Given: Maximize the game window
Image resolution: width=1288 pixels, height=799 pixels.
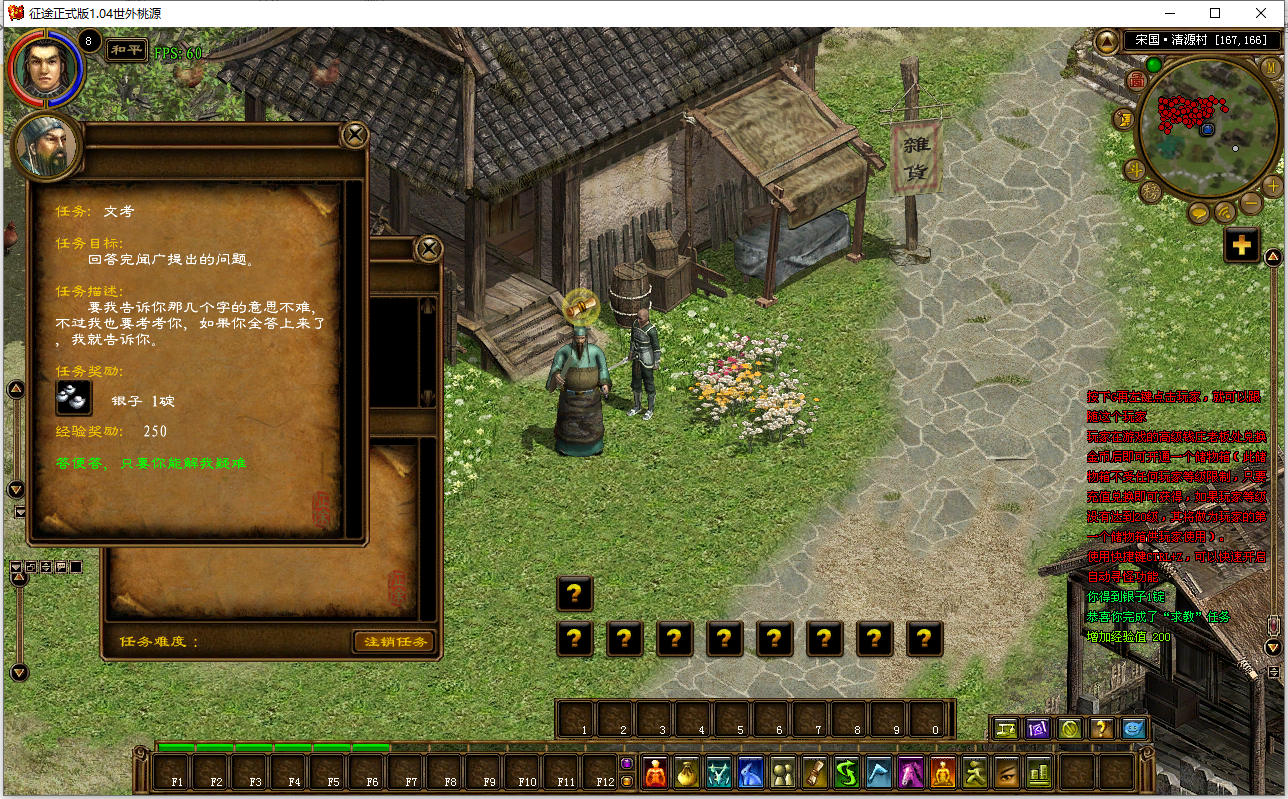Looking at the screenshot, I should 1215,13.
